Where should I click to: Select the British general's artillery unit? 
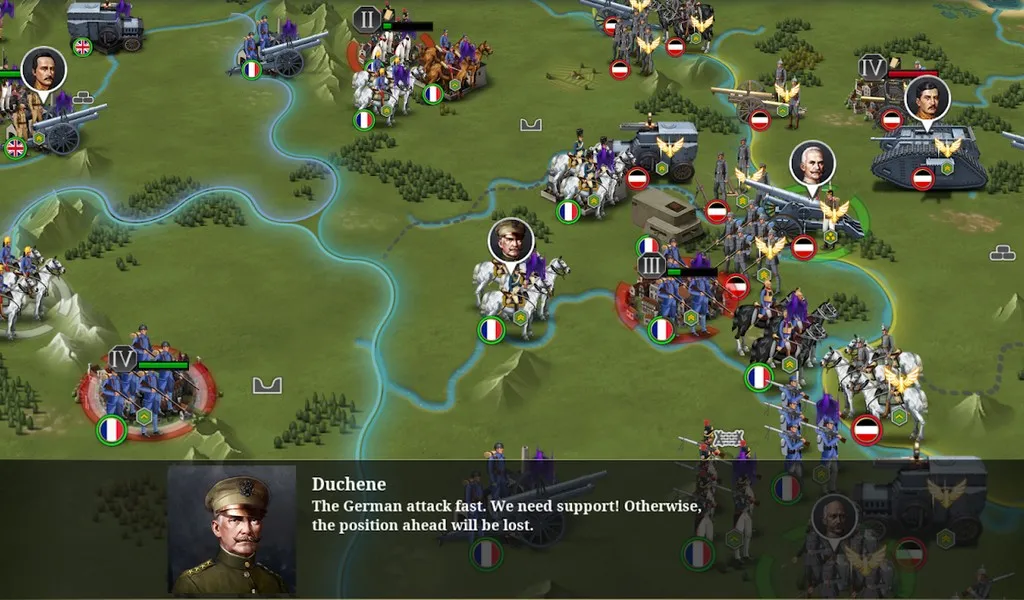[x=50, y=120]
